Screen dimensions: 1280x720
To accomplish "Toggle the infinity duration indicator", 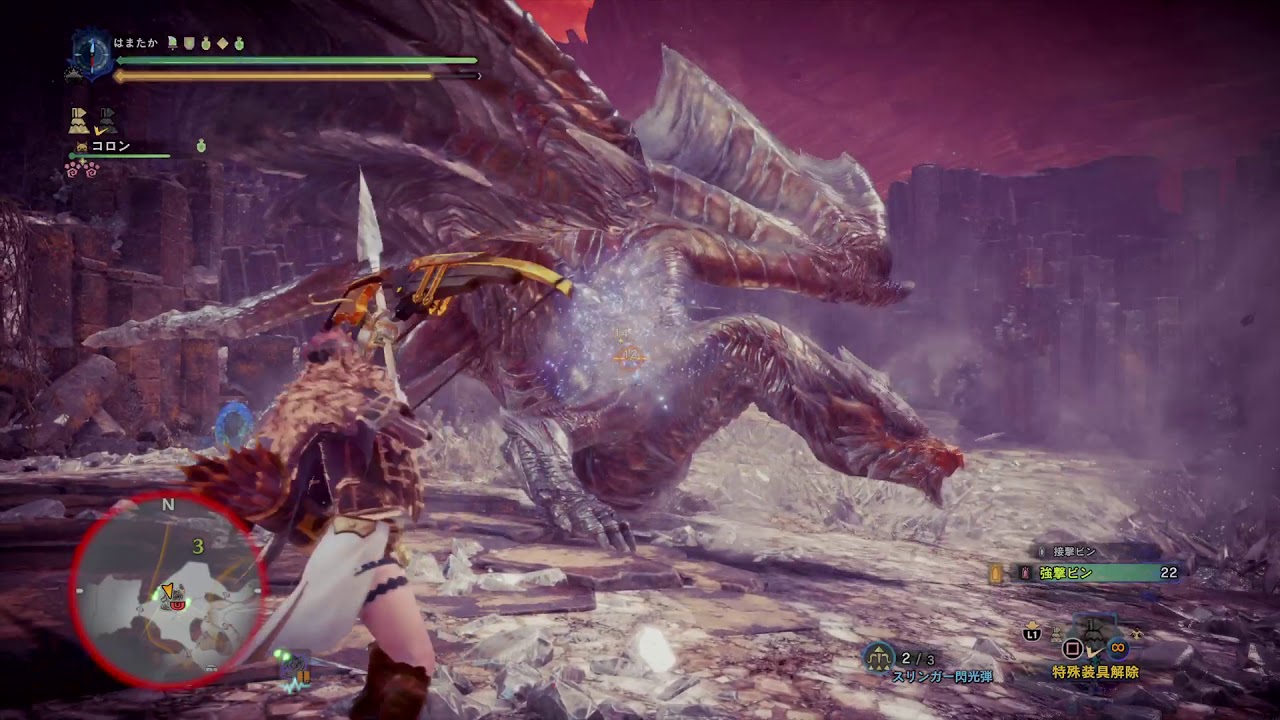I will point(1116,647).
